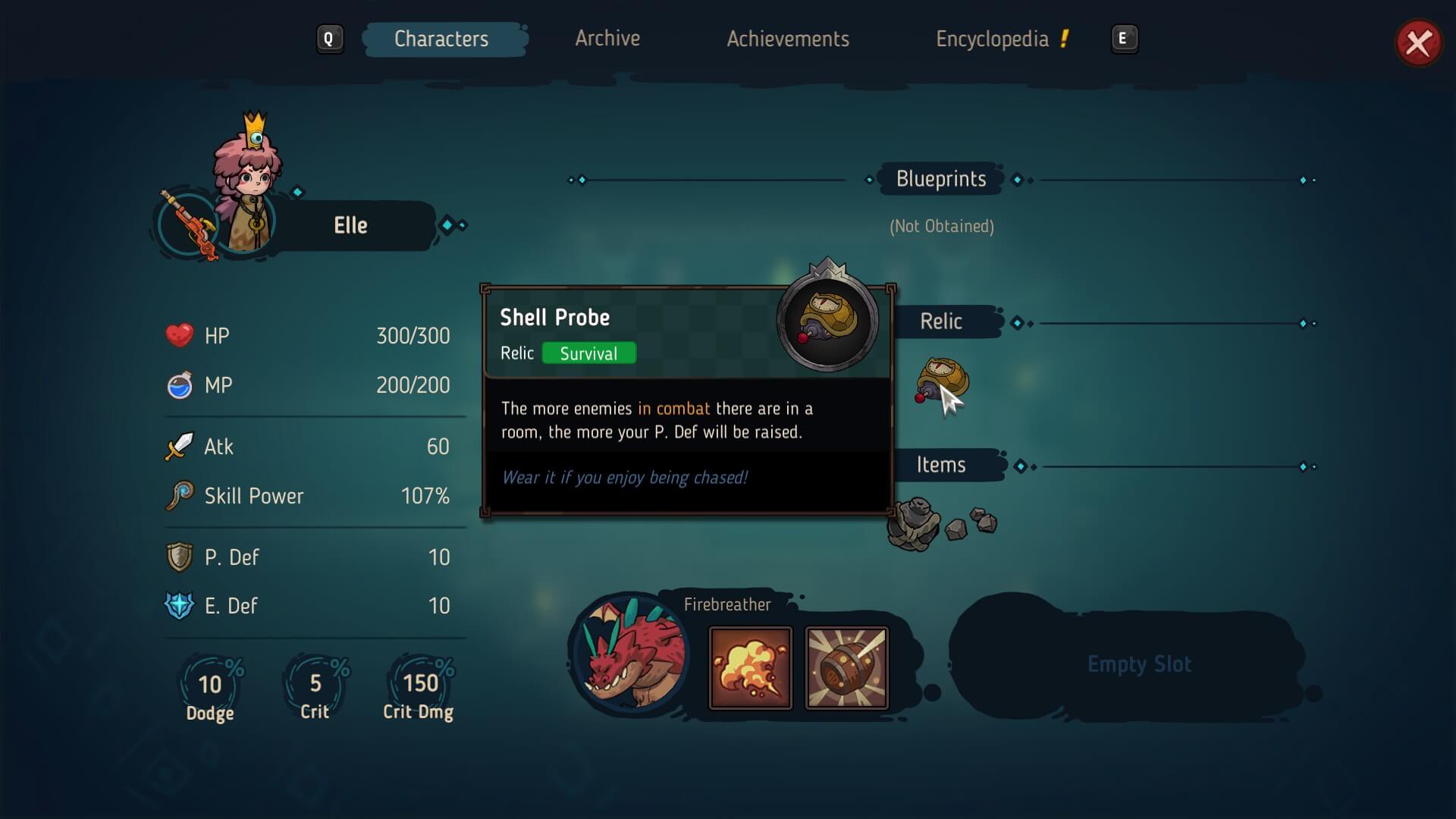The width and height of the screenshot is (1456, 819).
Task: Choose the Empty Slot panel
Action: 1137,664
